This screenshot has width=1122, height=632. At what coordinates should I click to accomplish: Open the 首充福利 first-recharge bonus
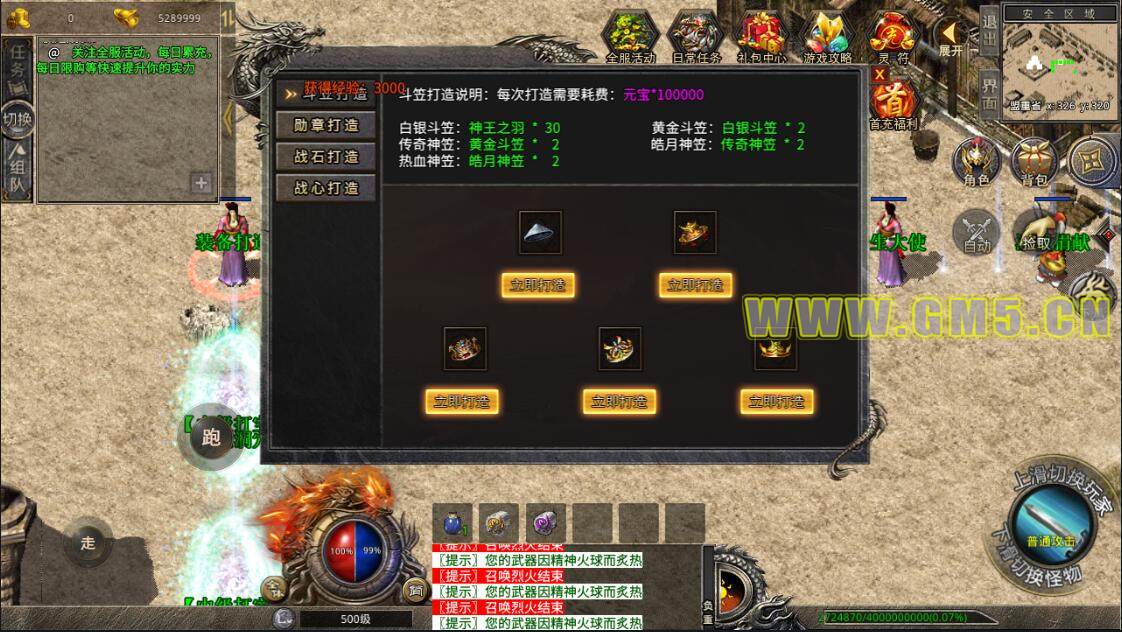tap(891, 103)
